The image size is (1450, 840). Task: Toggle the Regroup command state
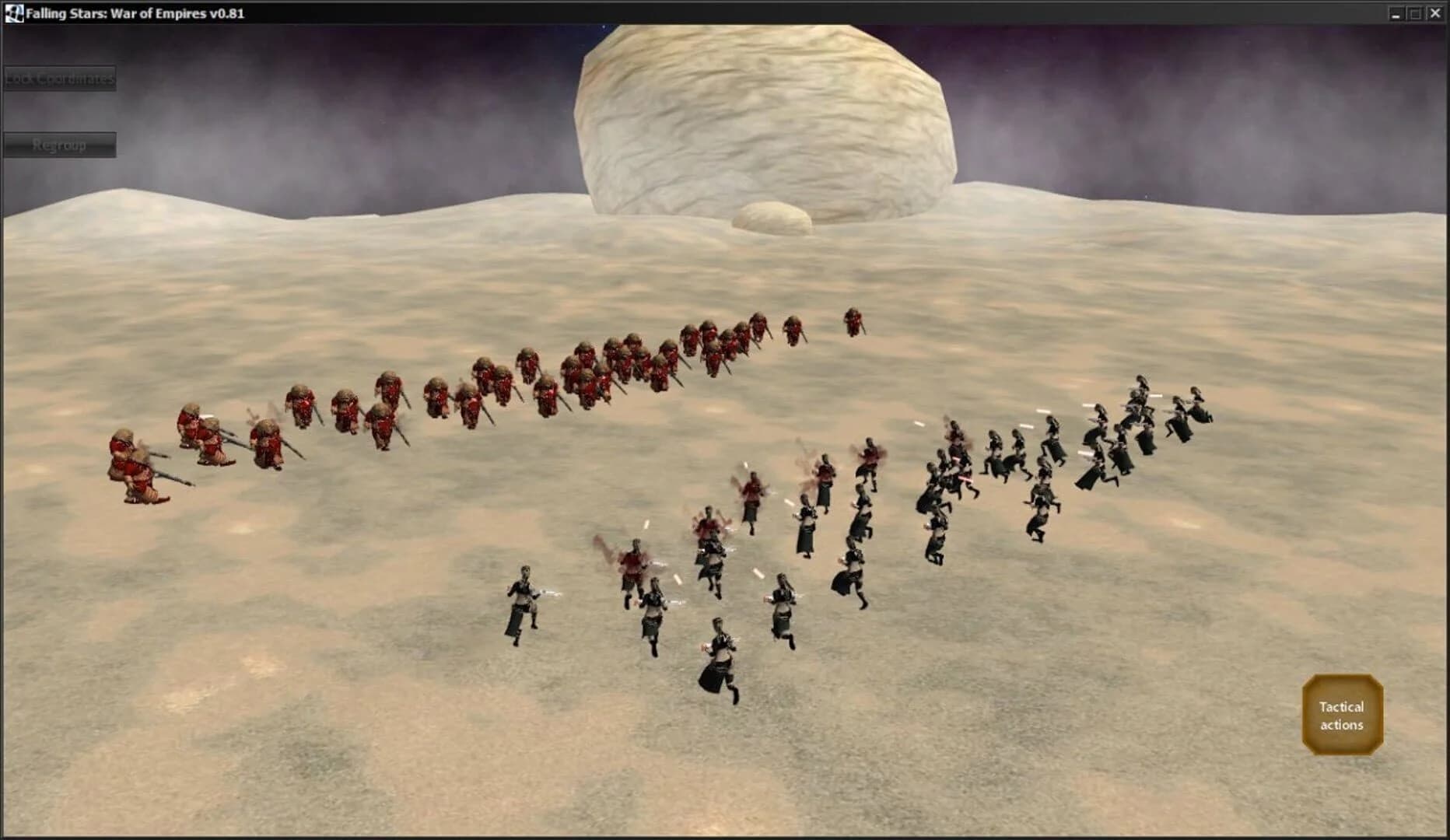pyautogui.click(x=60, y=143)
